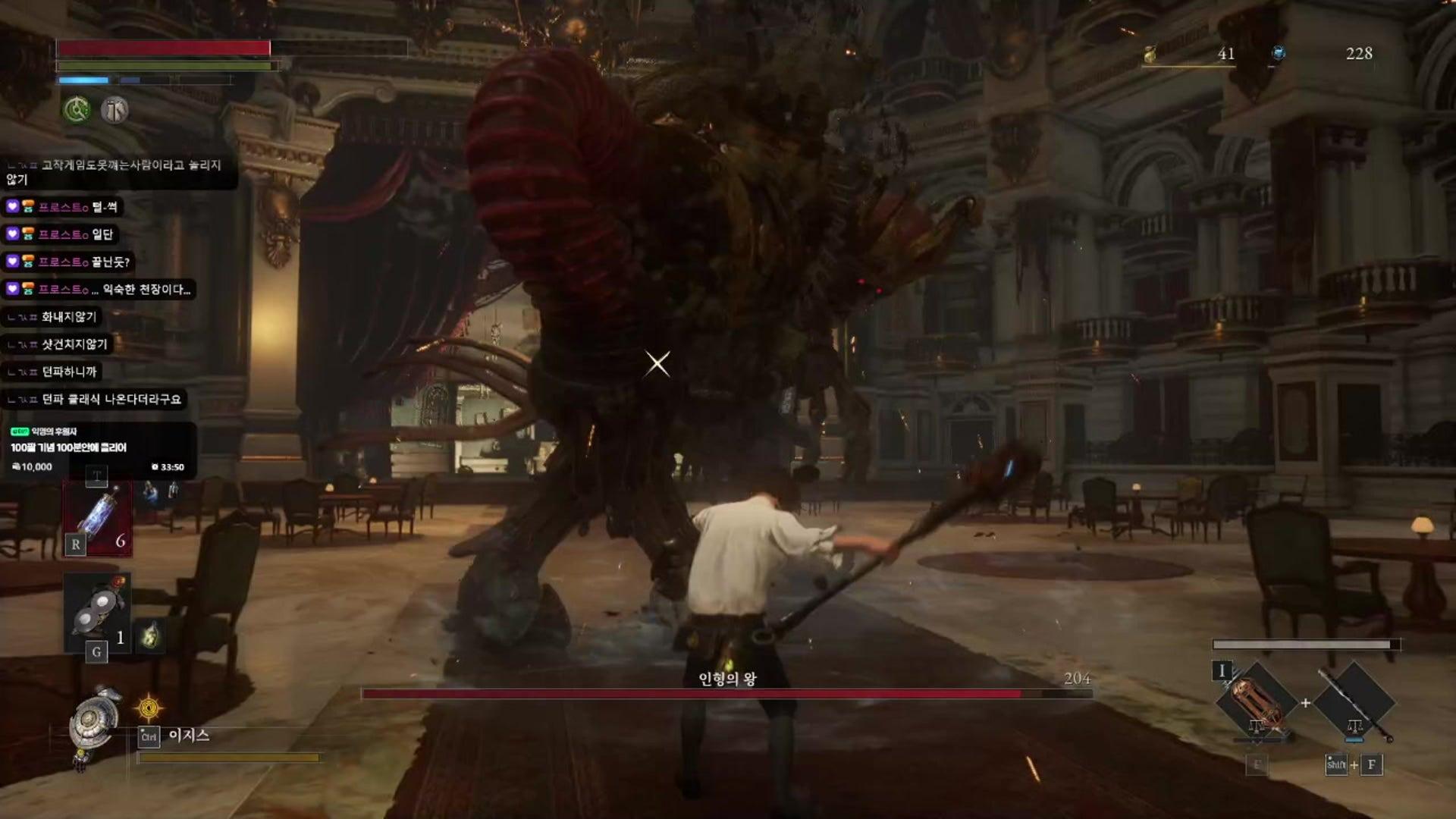Open the 10,000 donation mission panel in overlay

coord(99,449)
